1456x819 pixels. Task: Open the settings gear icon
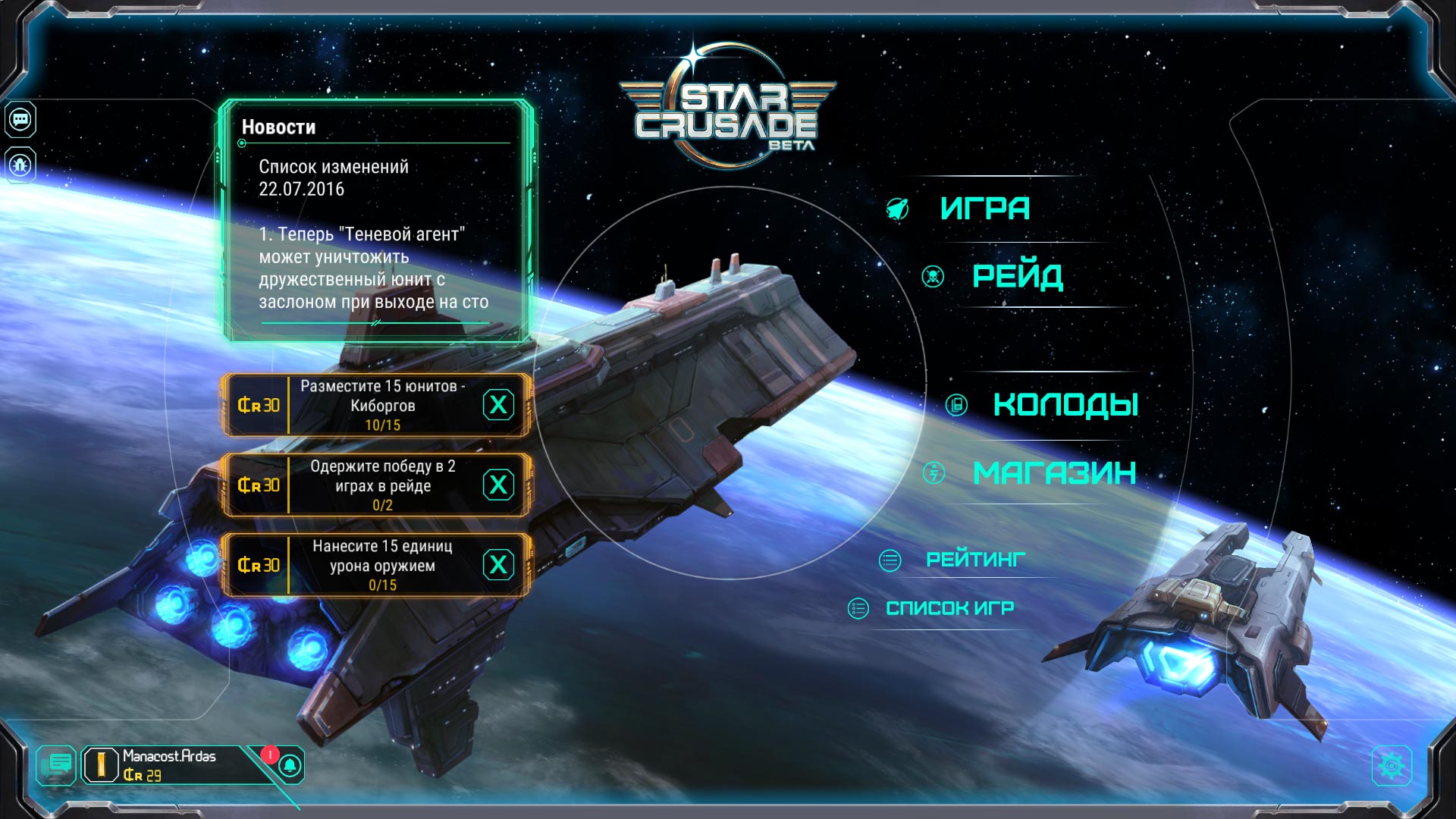[1391, 766]
